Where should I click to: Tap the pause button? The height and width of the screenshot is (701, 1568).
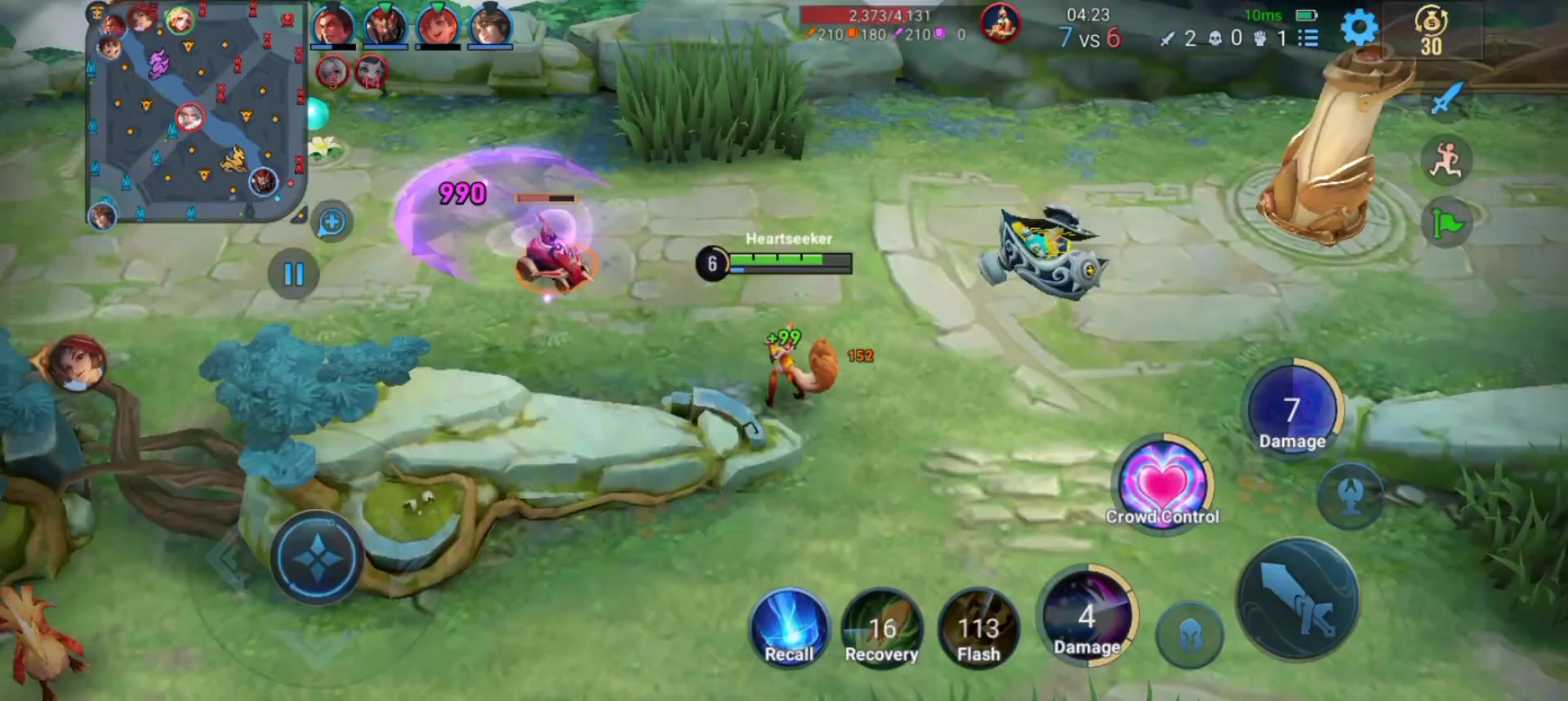293,274
